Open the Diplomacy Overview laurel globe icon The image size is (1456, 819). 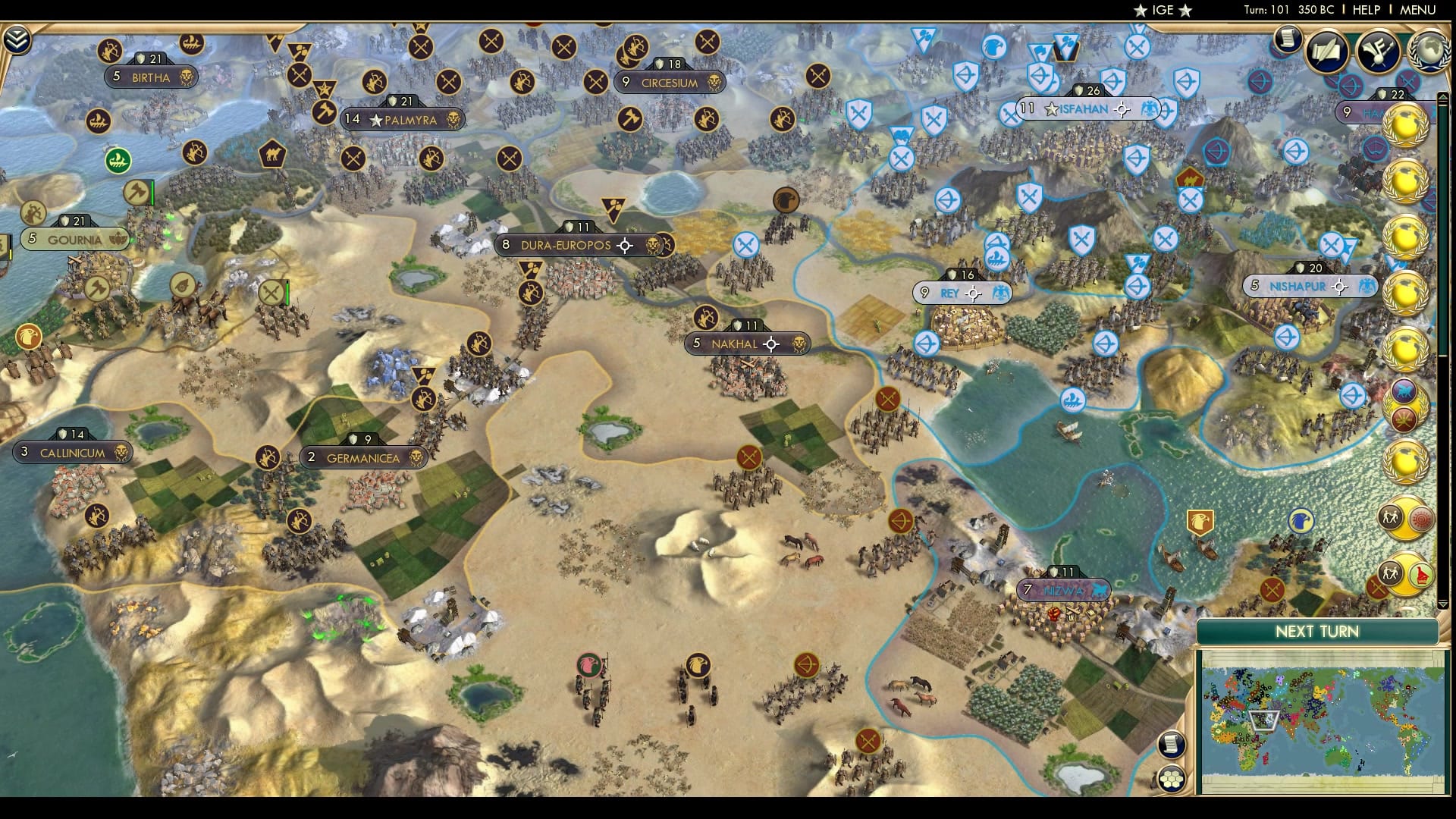[1429, 52]
